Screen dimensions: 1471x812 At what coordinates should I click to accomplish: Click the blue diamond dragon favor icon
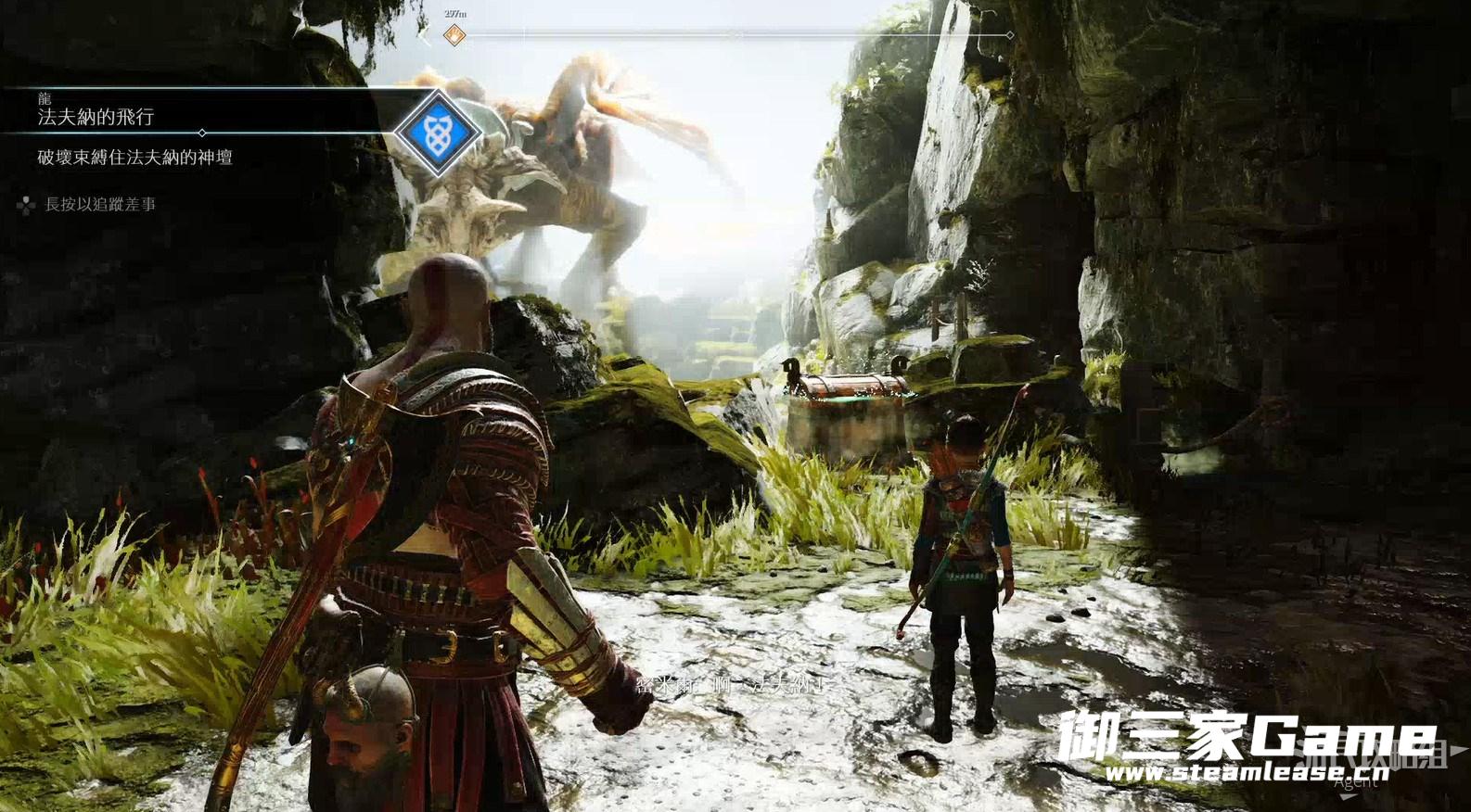click(x=437, y=133)
